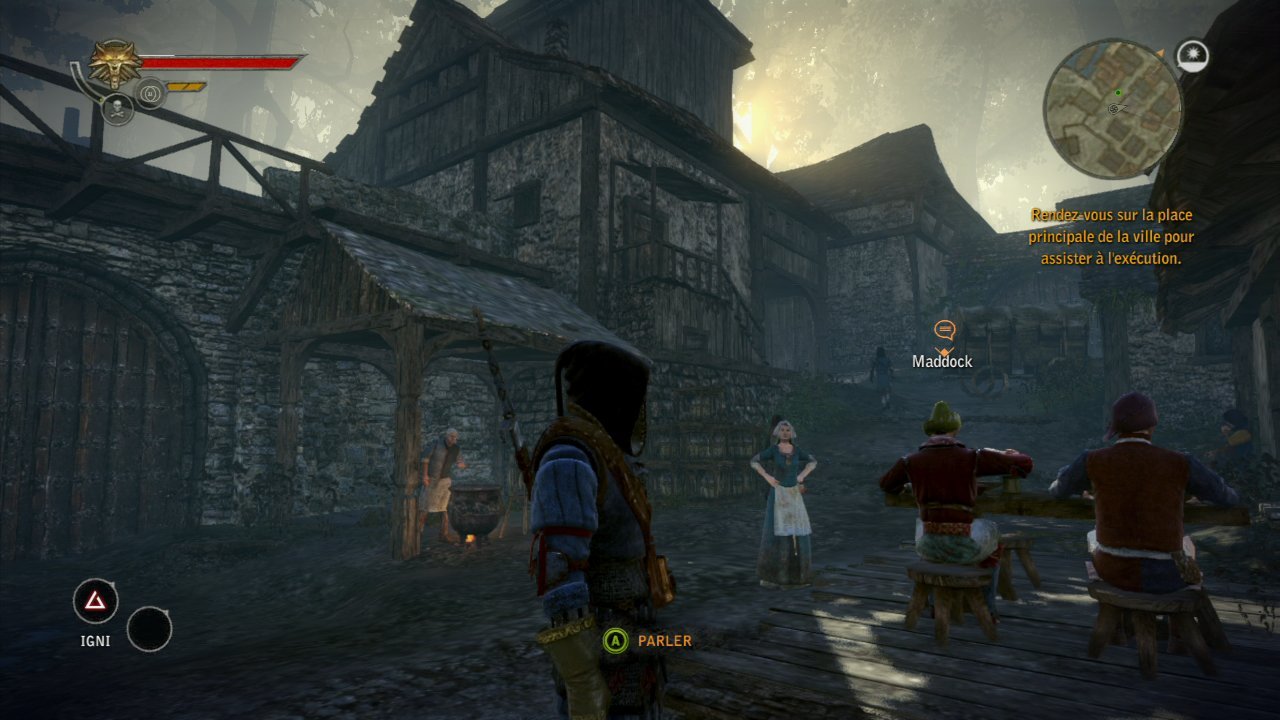Image resolution: width=1280 pixels, height=720 pixels.
Task: Select the Maddock name label
Action: point(941,360)
